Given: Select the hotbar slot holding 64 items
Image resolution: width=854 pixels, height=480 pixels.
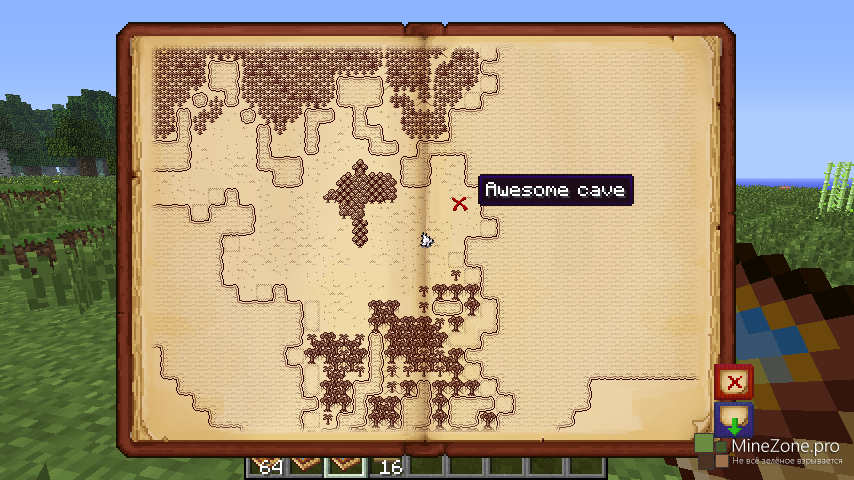Looking at the screenshot, I should pos(267,465).
